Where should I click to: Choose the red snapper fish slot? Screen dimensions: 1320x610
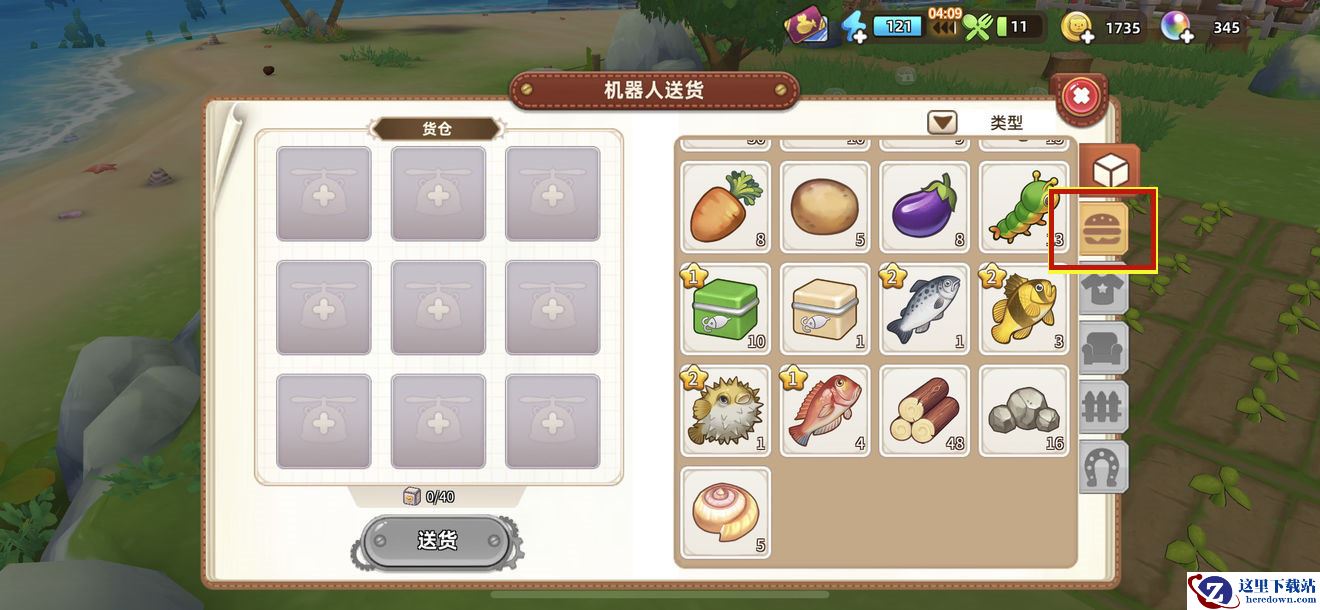(825, 410)
